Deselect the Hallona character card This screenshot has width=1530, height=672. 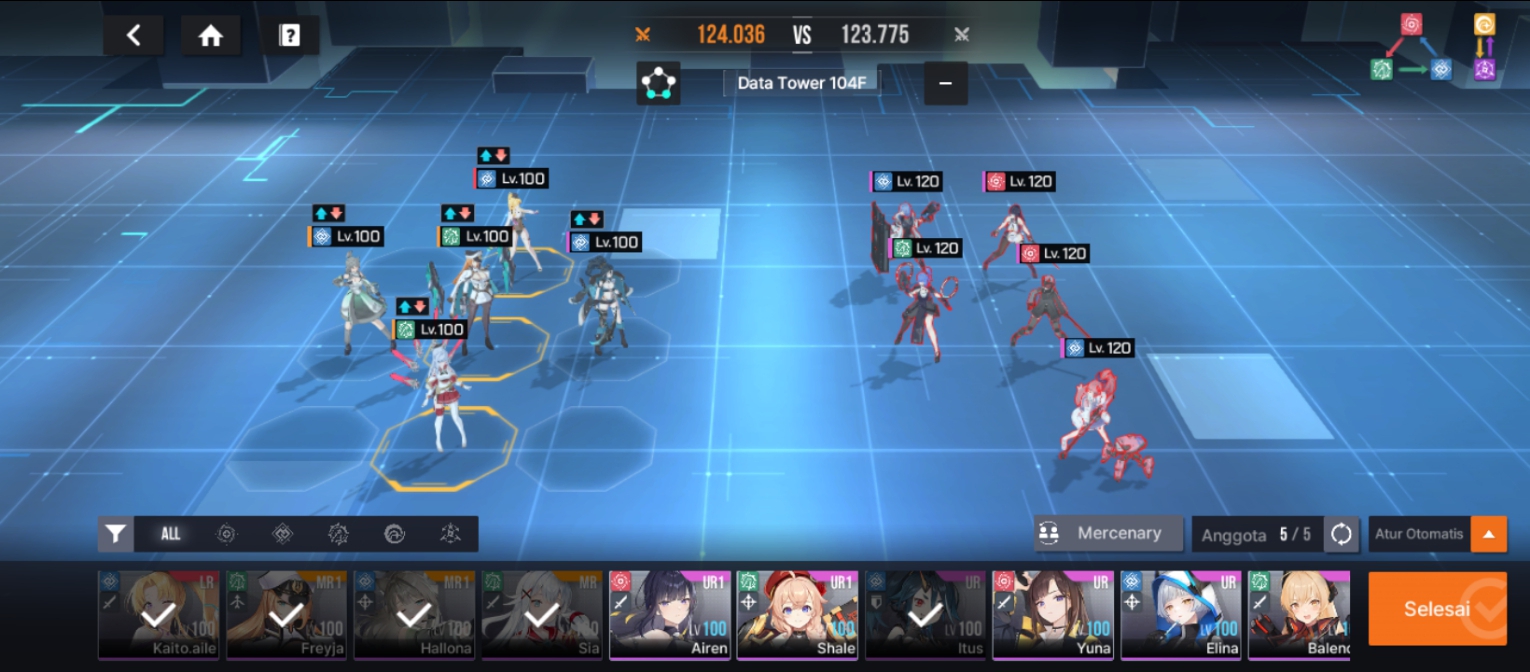click(x=414, y=615)
